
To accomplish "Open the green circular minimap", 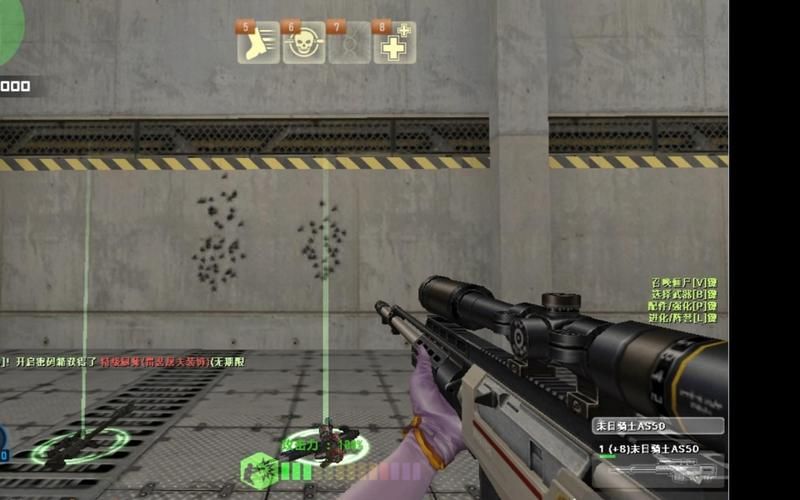I will (x=10, y=30).
